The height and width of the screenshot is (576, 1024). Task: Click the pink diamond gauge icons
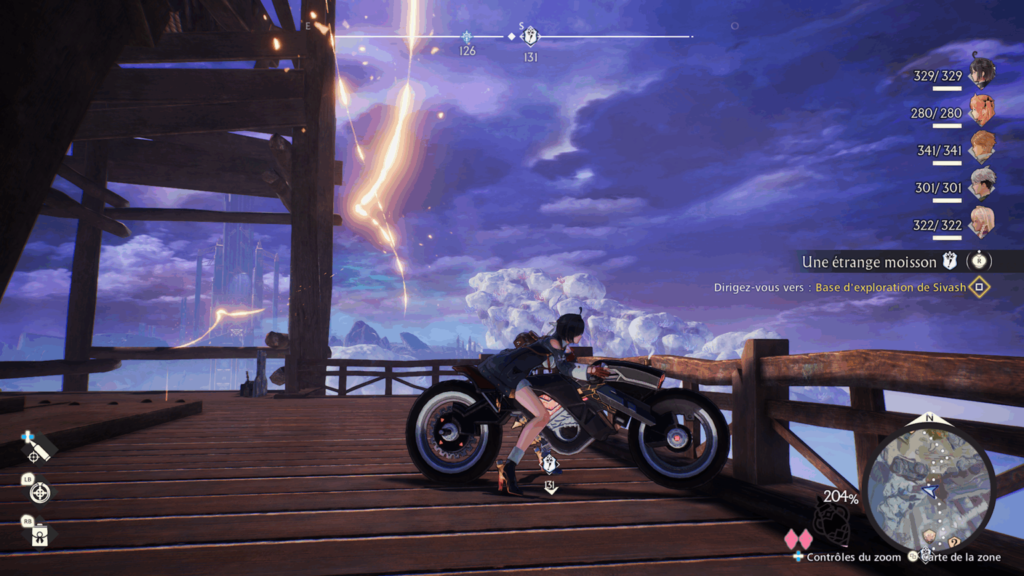798,539
